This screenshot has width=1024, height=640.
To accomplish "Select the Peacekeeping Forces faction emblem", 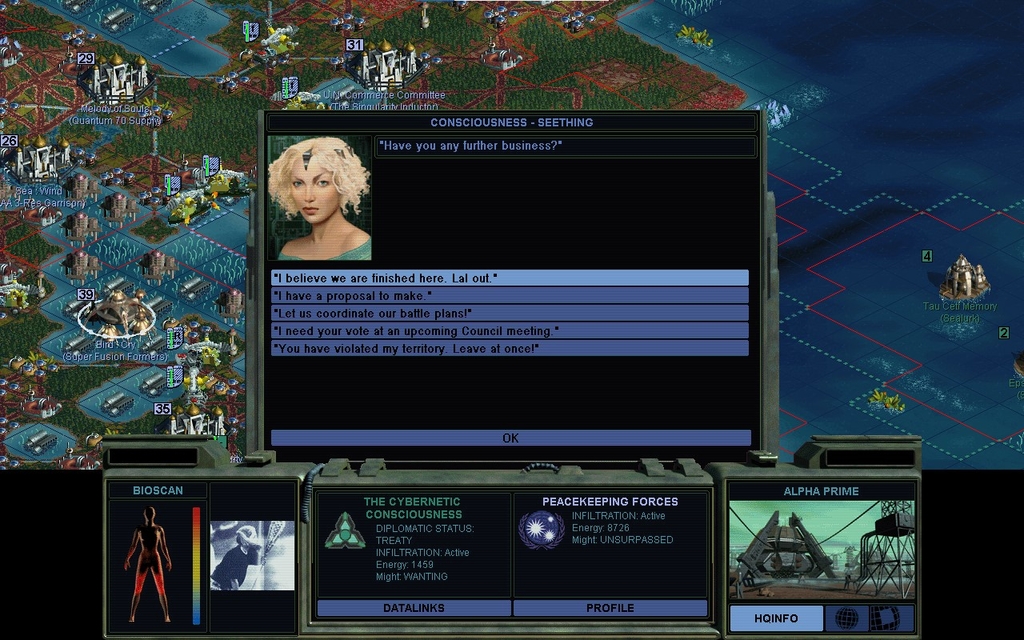I will (541, 530).
